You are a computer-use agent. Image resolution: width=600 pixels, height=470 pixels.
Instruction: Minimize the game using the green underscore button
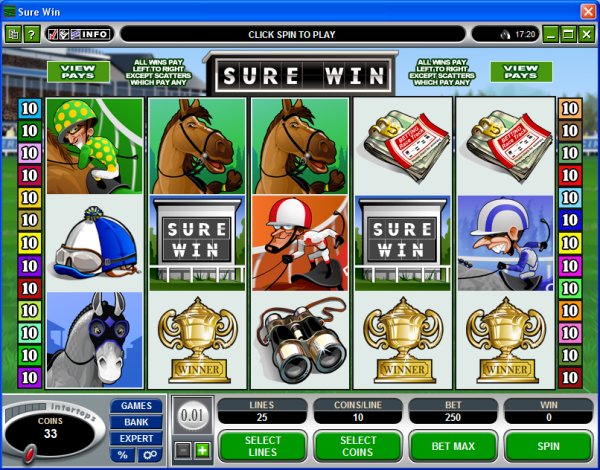(x=551, y=34)
